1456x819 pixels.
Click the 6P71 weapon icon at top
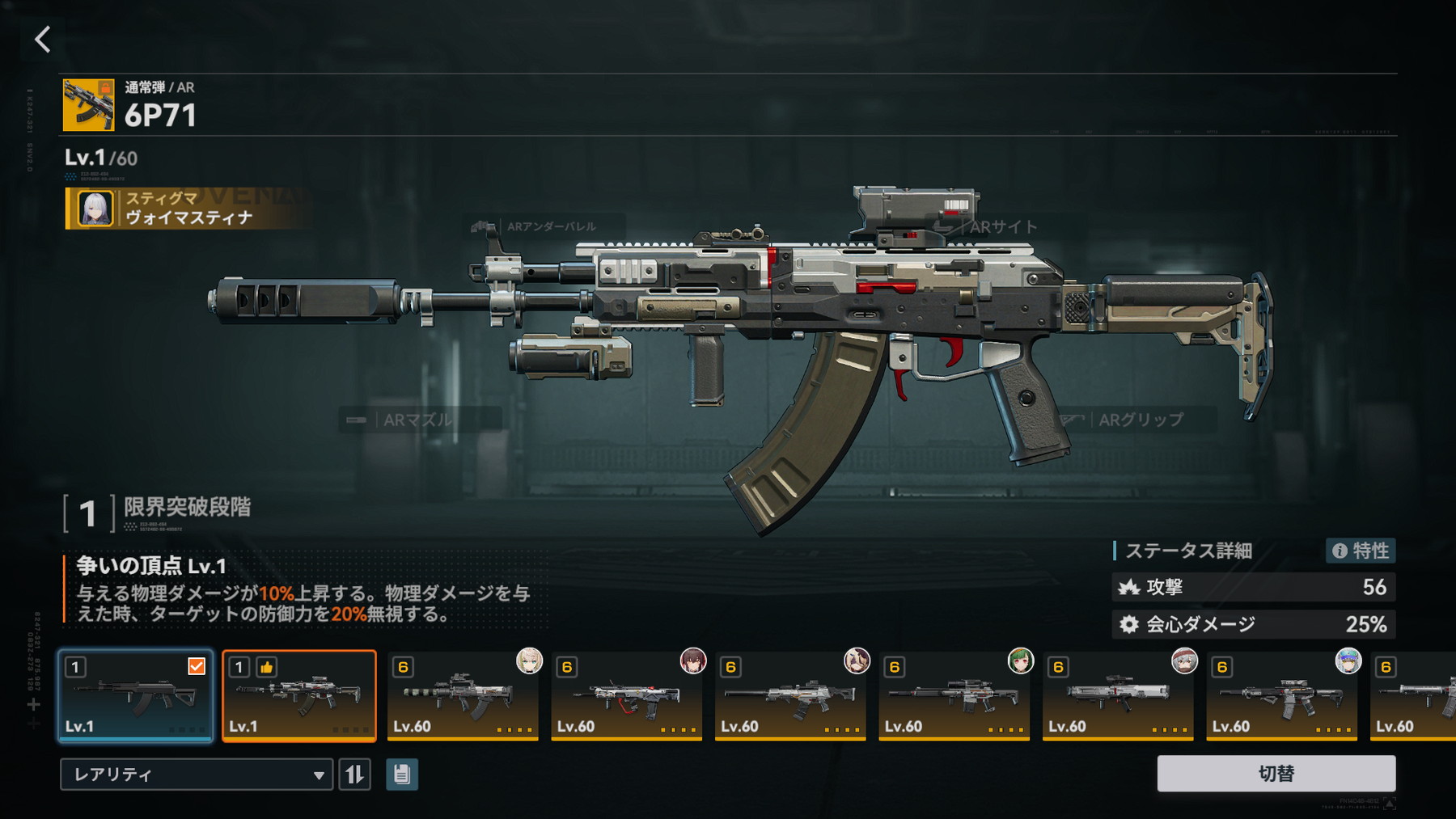tap(88, 105)
